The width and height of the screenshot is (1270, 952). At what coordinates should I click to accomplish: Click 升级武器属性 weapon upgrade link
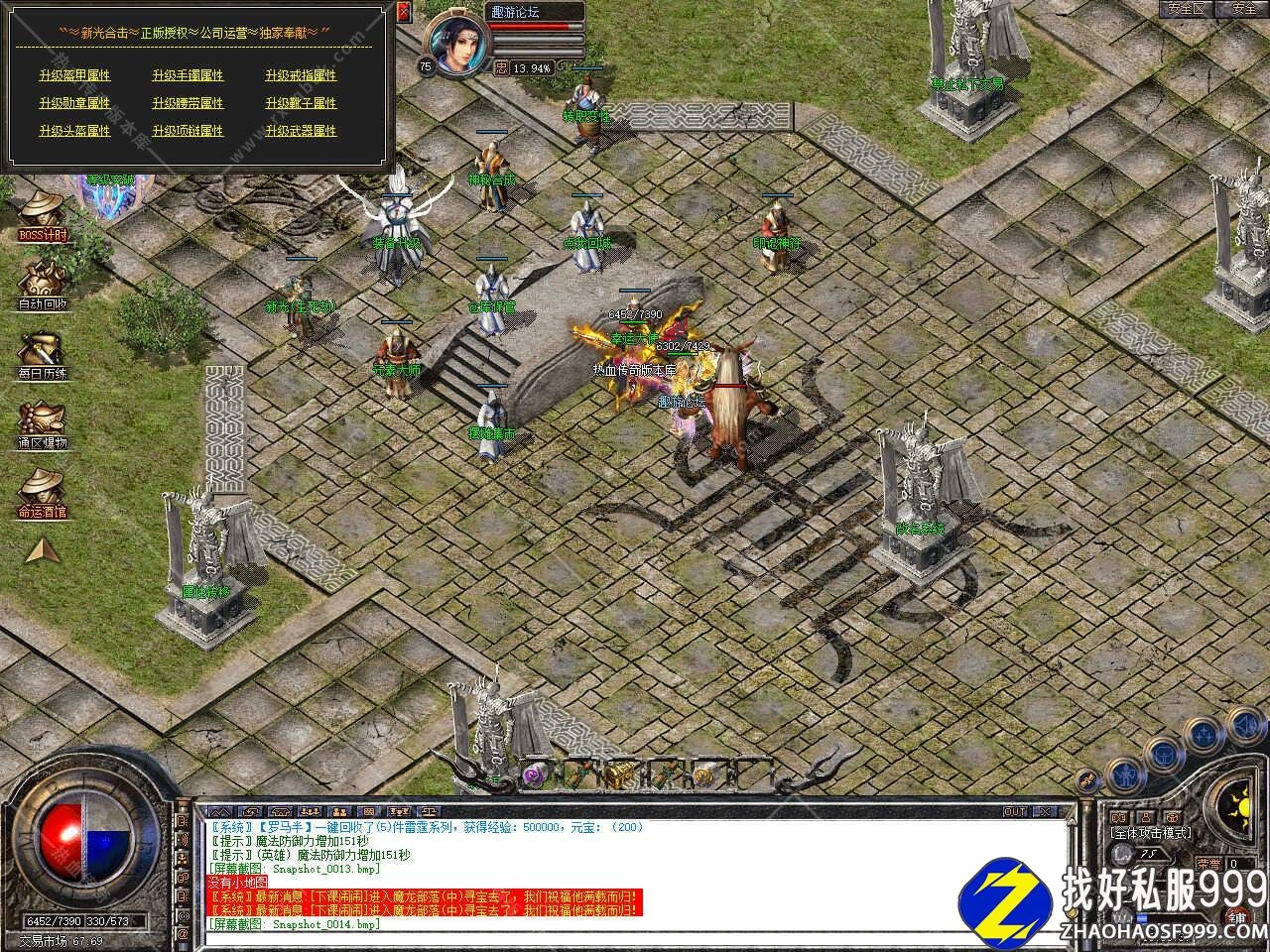tap(301, 131)
